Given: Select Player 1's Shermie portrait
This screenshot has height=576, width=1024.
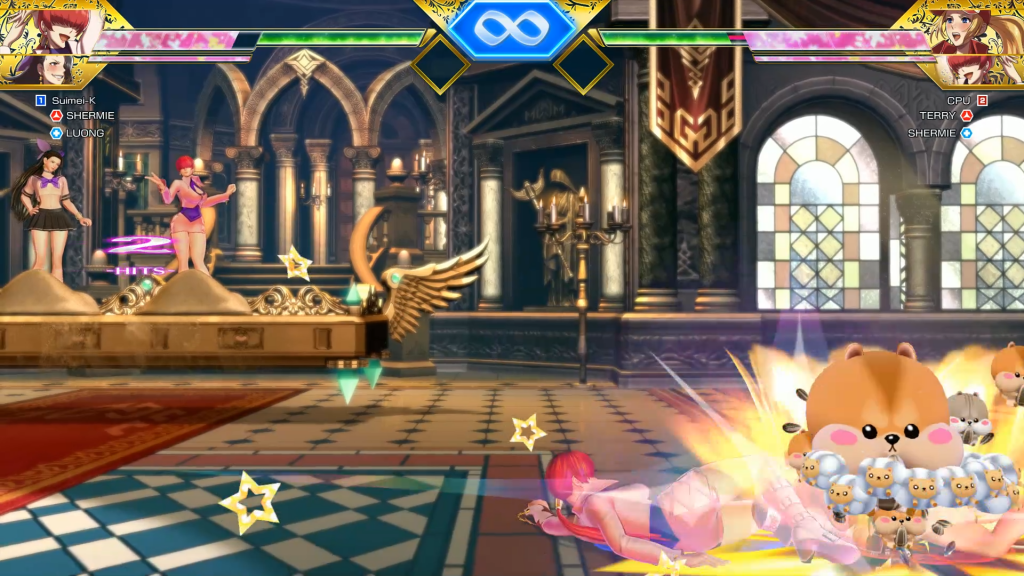Looking at the screenshot, I should [50, 27].
